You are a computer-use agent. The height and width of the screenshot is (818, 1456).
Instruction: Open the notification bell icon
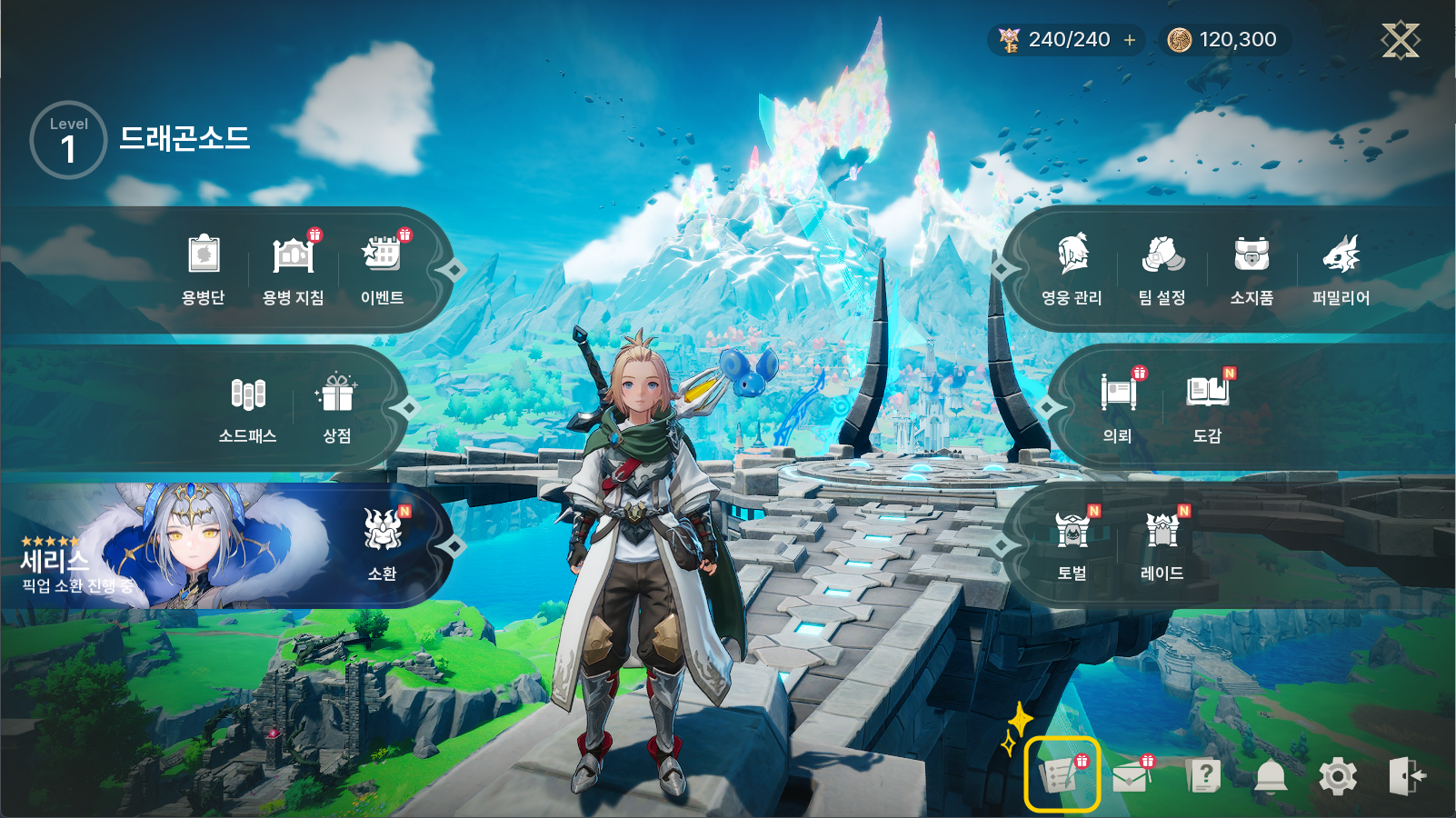click(1271, 776)
